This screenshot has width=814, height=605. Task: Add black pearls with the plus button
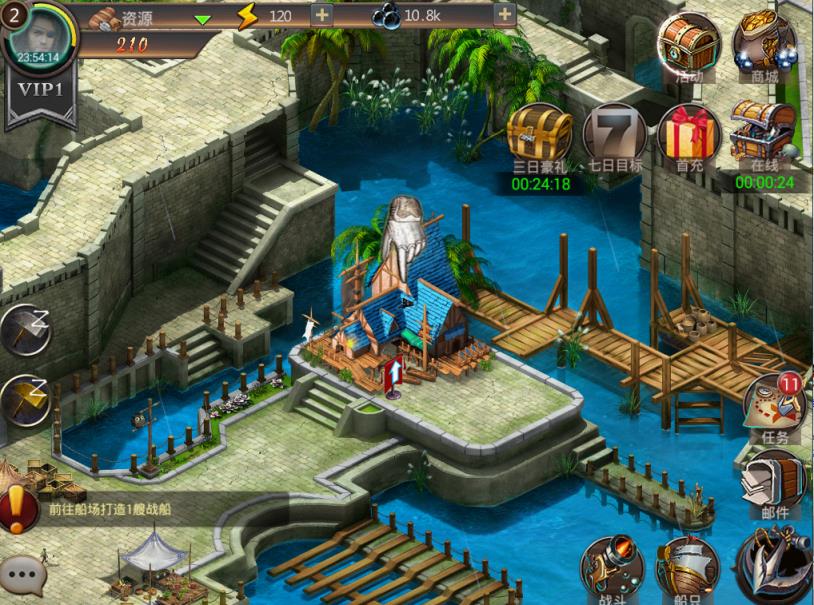505,15
